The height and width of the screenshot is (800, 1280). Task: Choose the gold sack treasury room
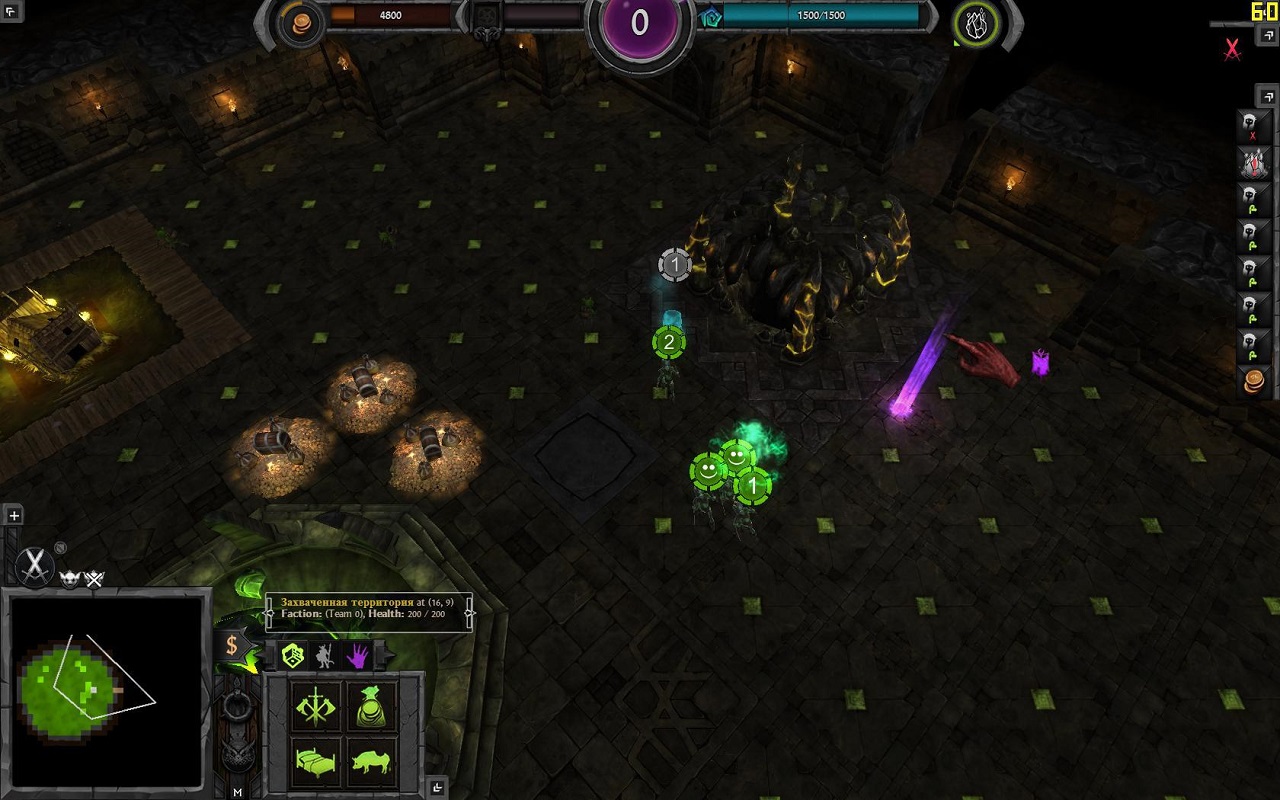[x=372, y=706]
